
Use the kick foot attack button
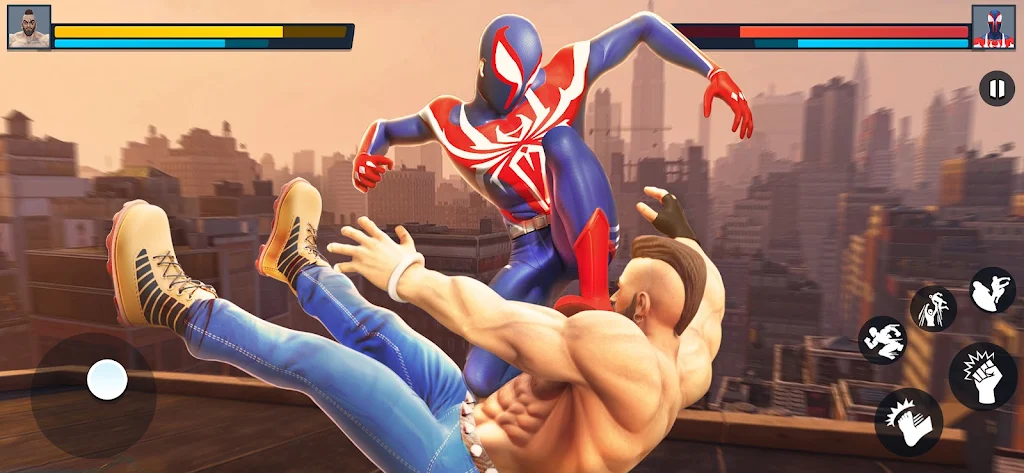[x=908, y=421]
